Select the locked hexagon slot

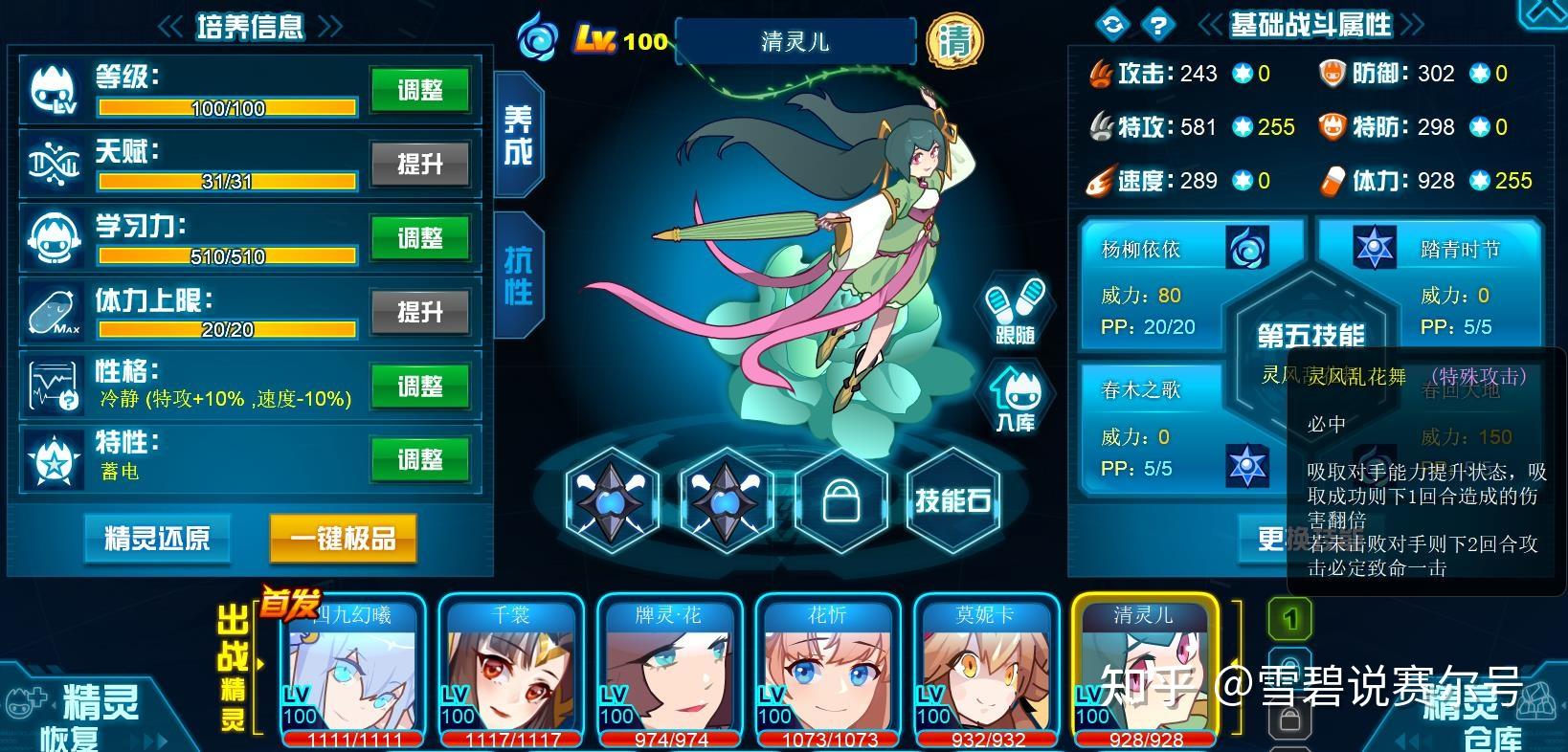(x=840, y=499)
